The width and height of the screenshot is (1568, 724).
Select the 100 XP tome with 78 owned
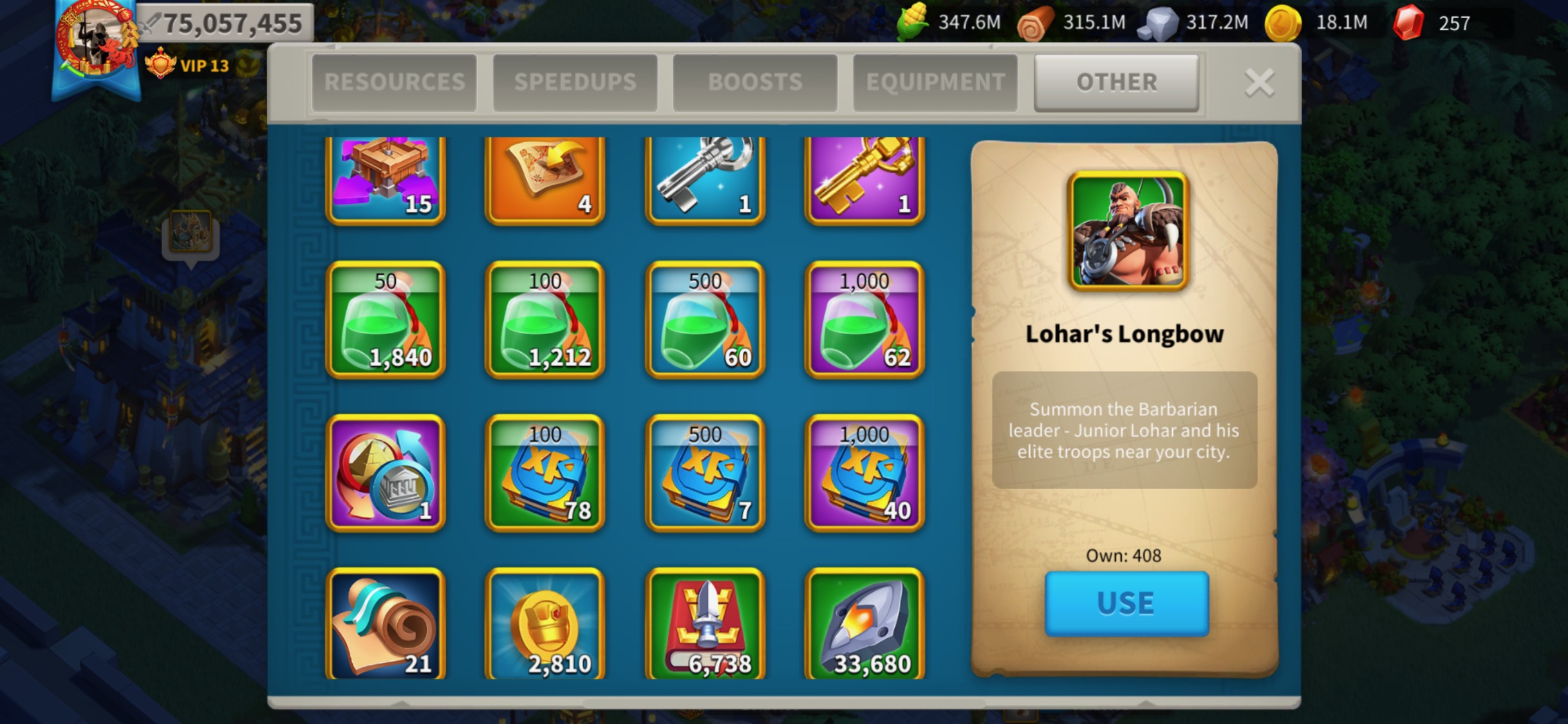tap(544, 474)
